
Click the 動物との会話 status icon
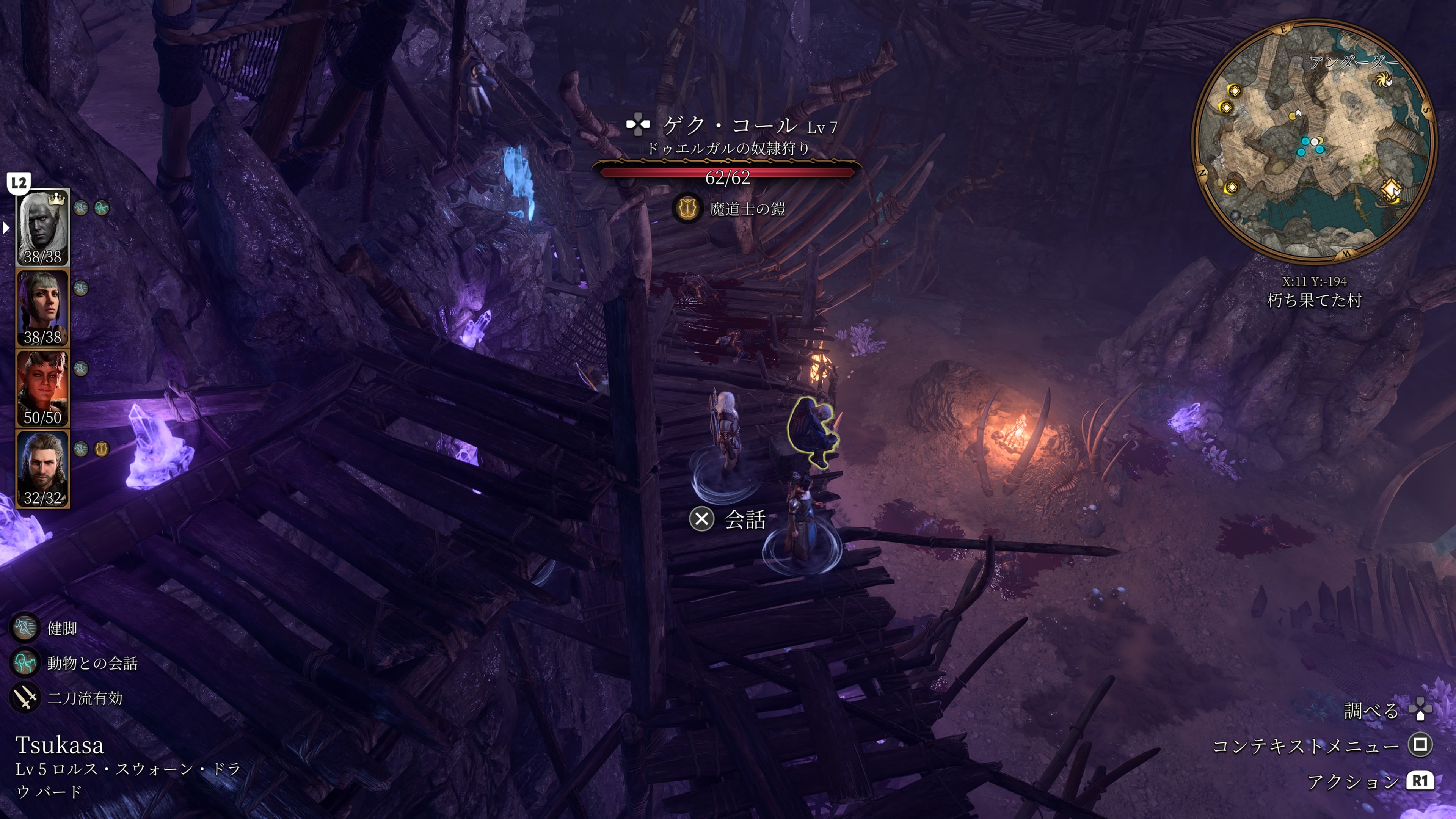(x=25, y=662)
